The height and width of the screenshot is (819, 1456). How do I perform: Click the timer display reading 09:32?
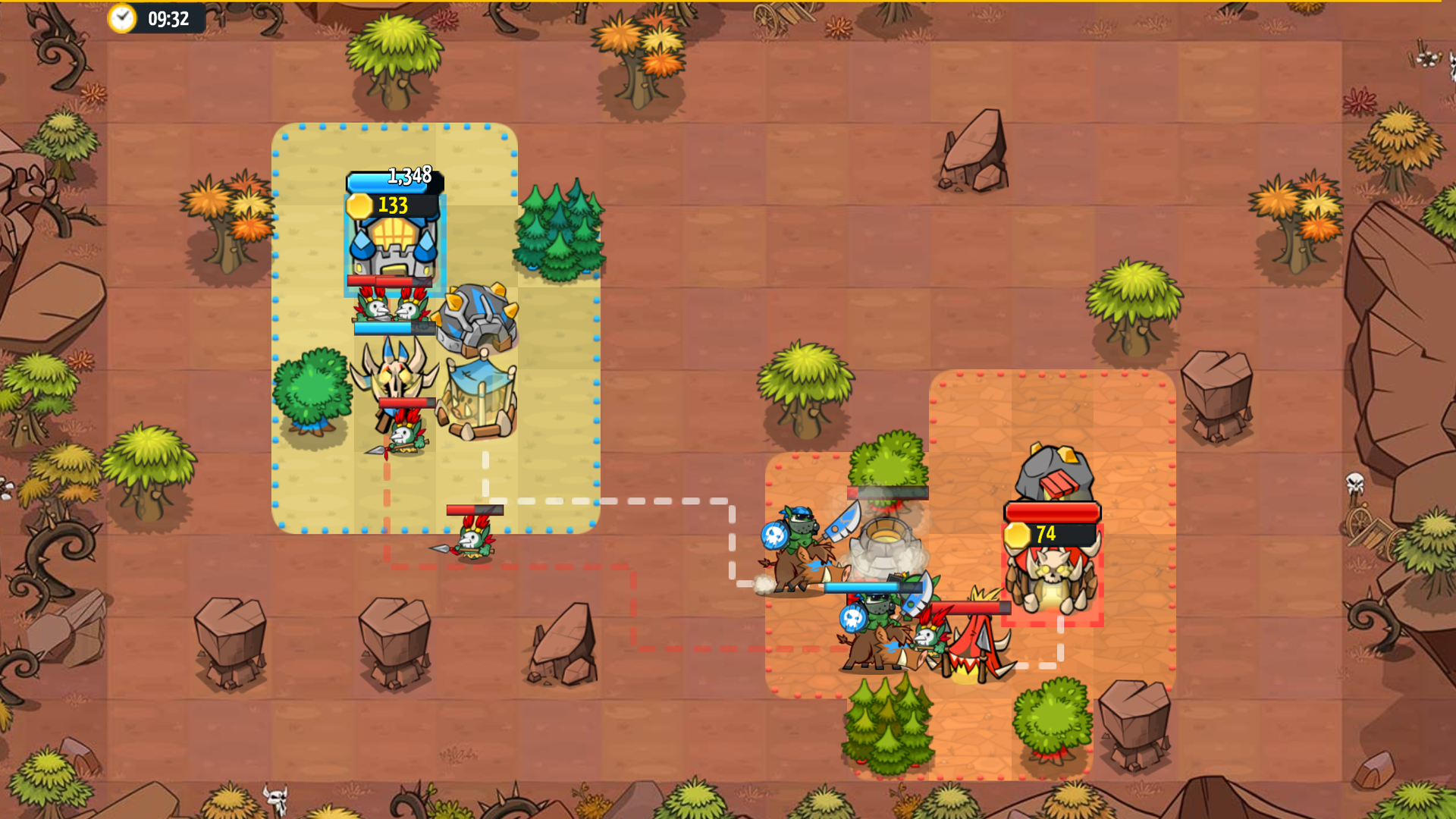pyautogui.click(x=168, y=20)
